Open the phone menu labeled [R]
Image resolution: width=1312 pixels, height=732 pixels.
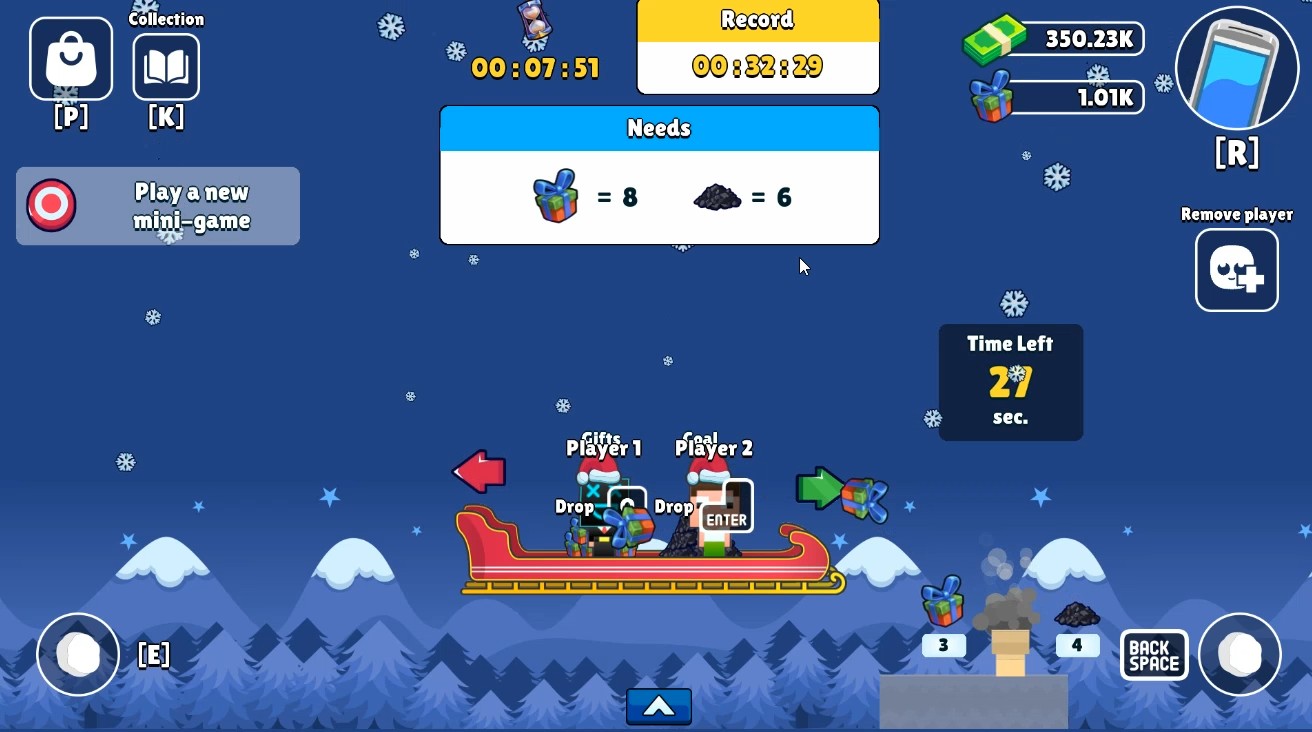click(x=1236, y=70)
